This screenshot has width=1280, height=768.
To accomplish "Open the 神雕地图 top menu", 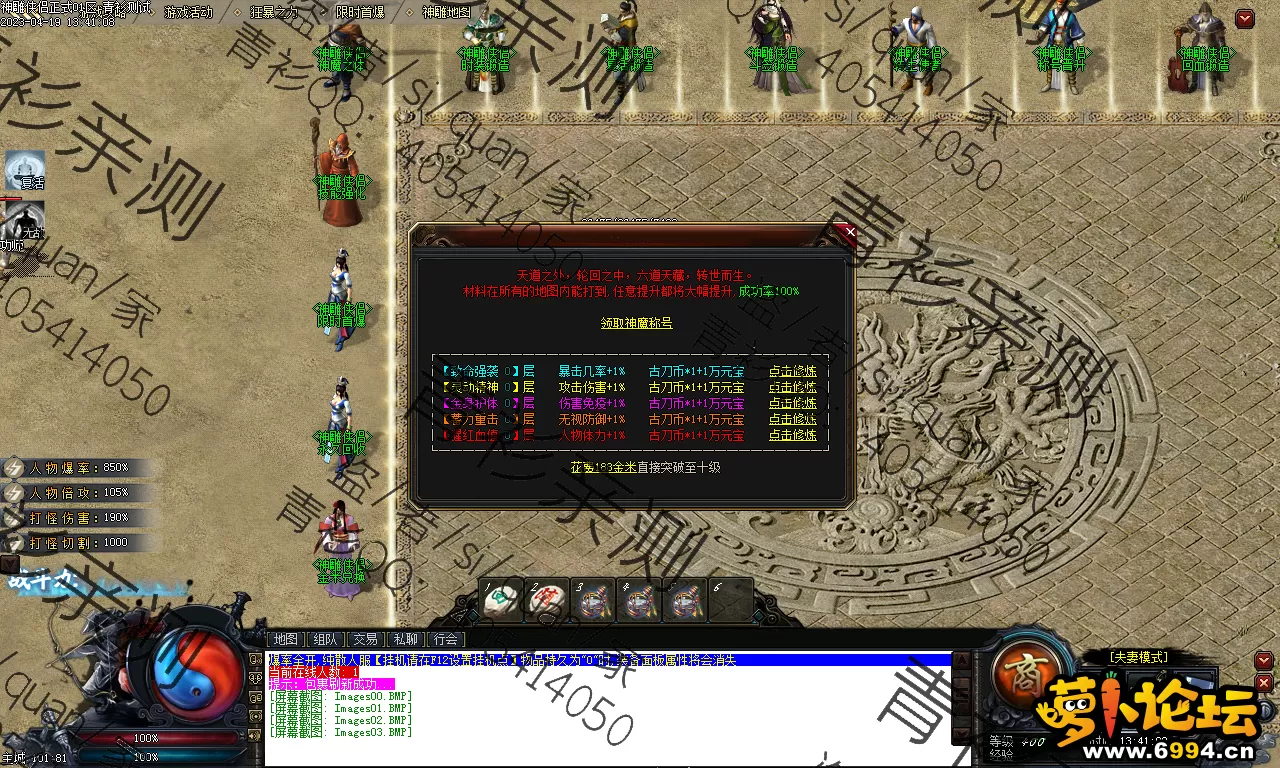I will [x=446, y=12].
